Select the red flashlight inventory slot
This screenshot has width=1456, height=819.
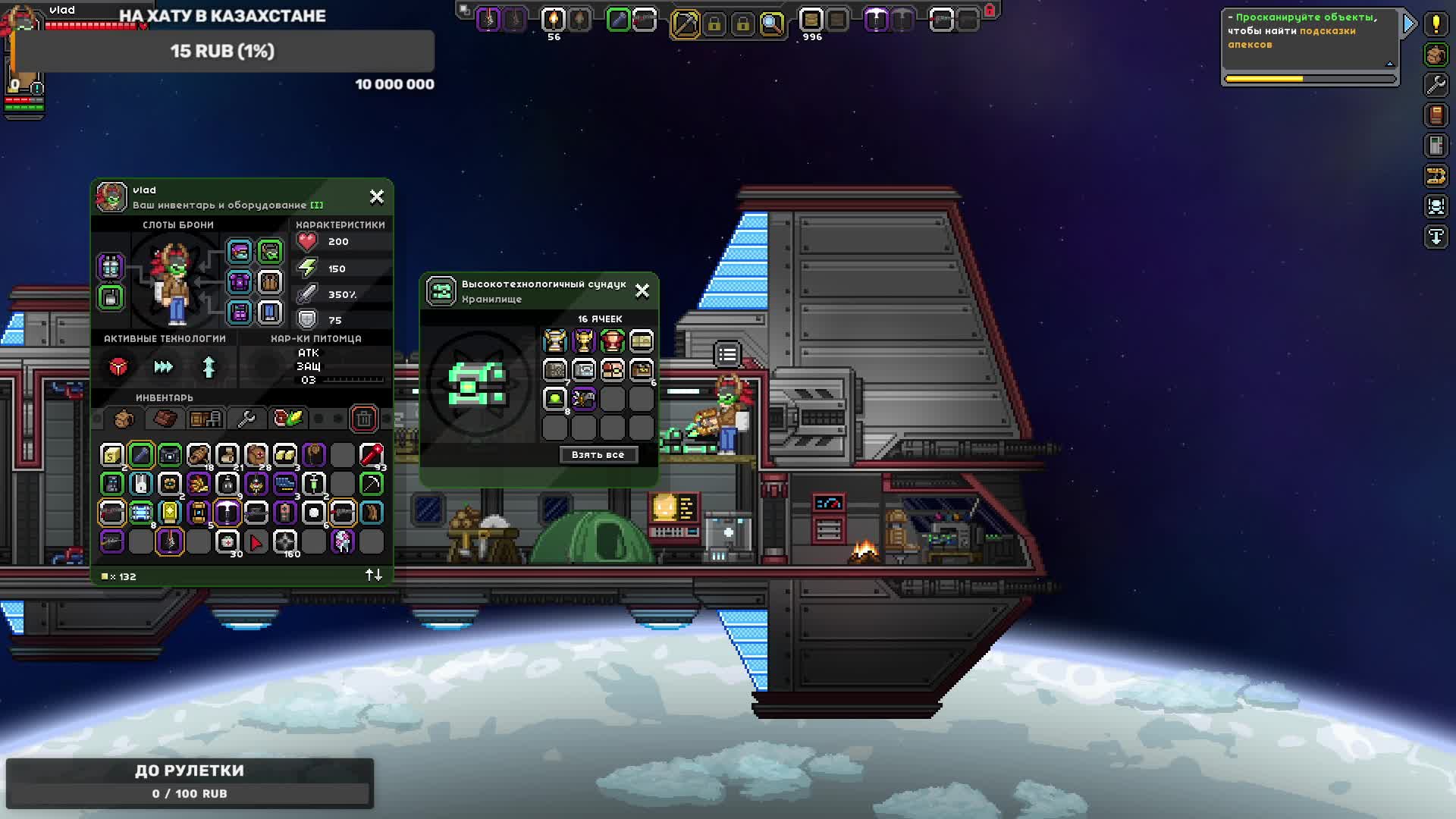[x=371, y=455]
